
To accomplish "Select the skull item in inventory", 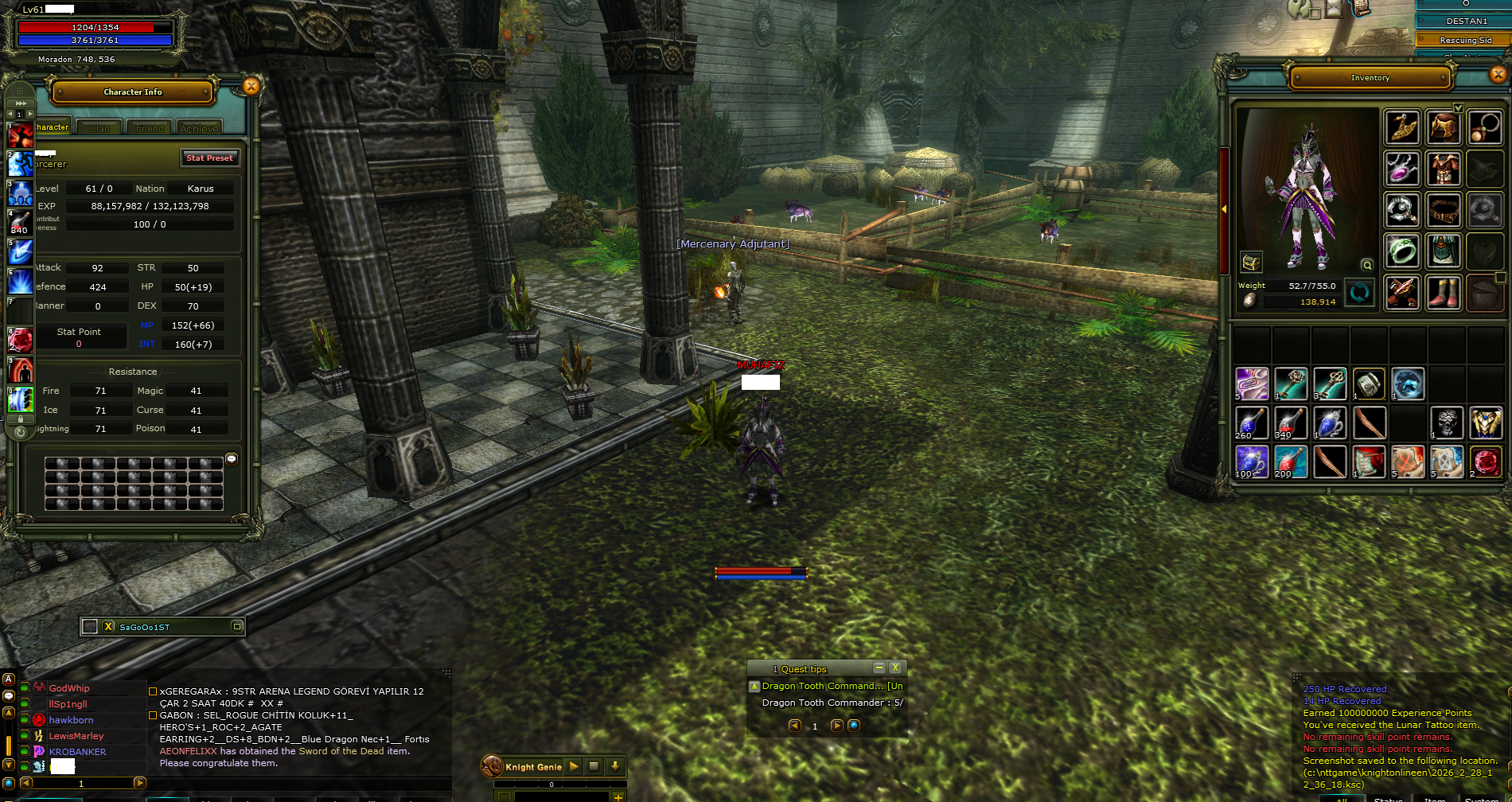I will [x=1447, y=422].
